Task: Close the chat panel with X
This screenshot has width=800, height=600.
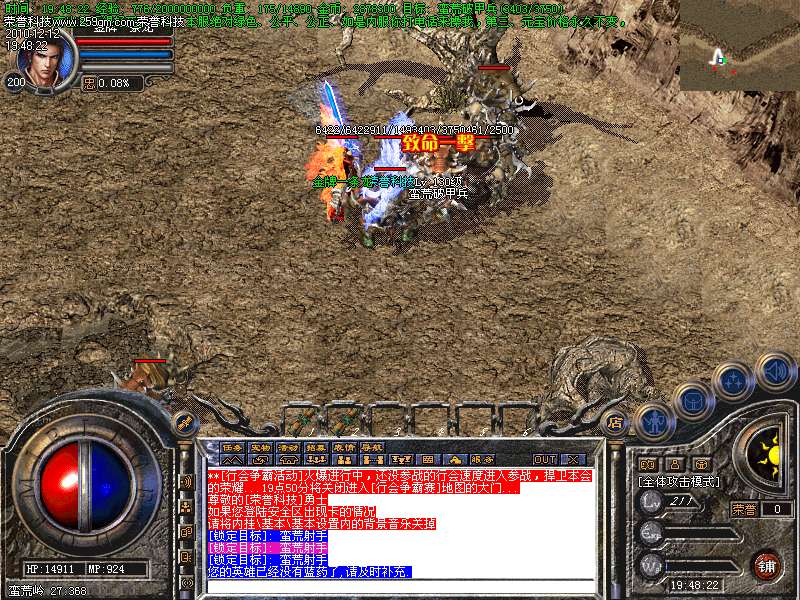Action: 572,459
